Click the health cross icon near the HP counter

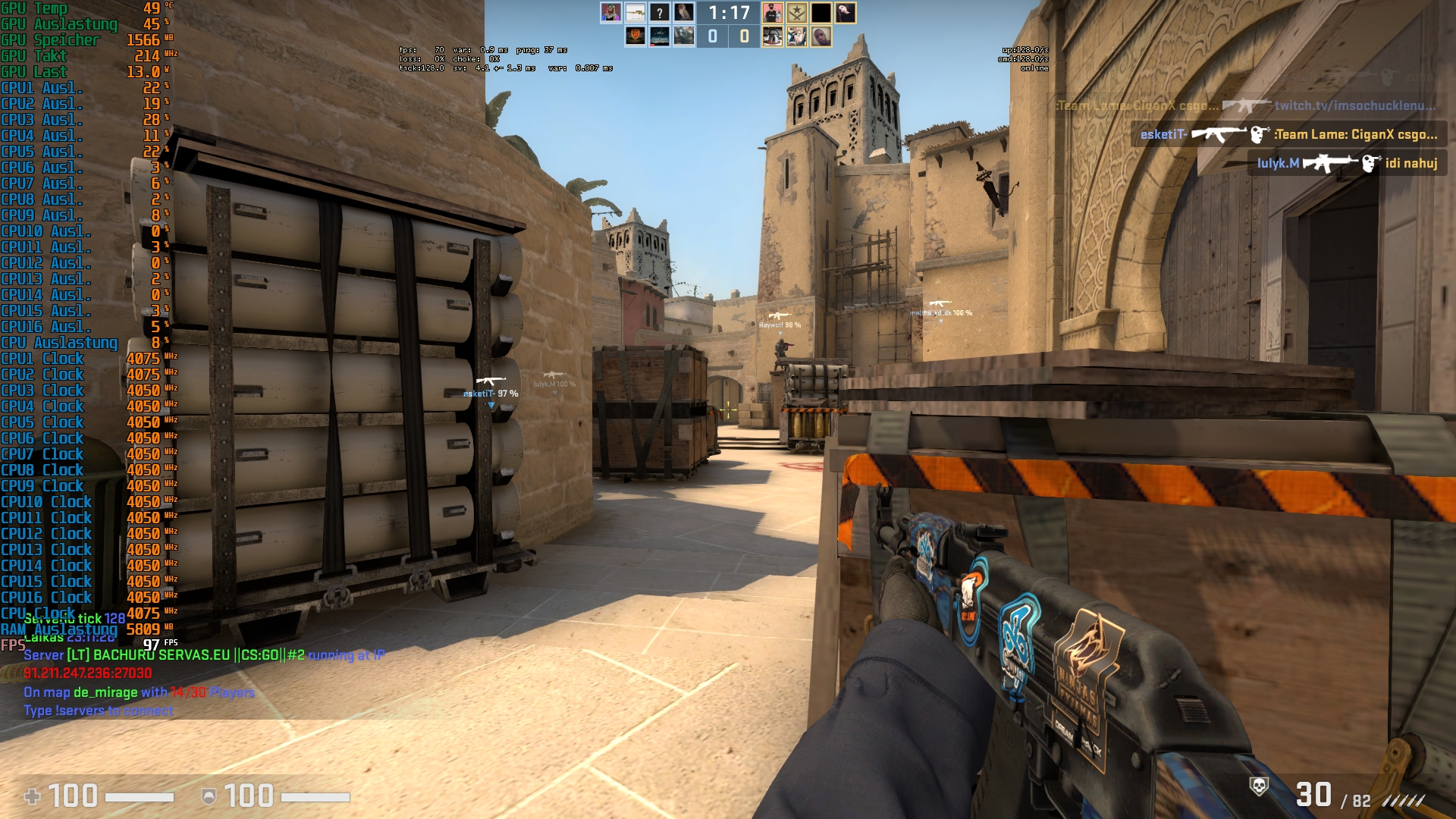tap(33, 797)
